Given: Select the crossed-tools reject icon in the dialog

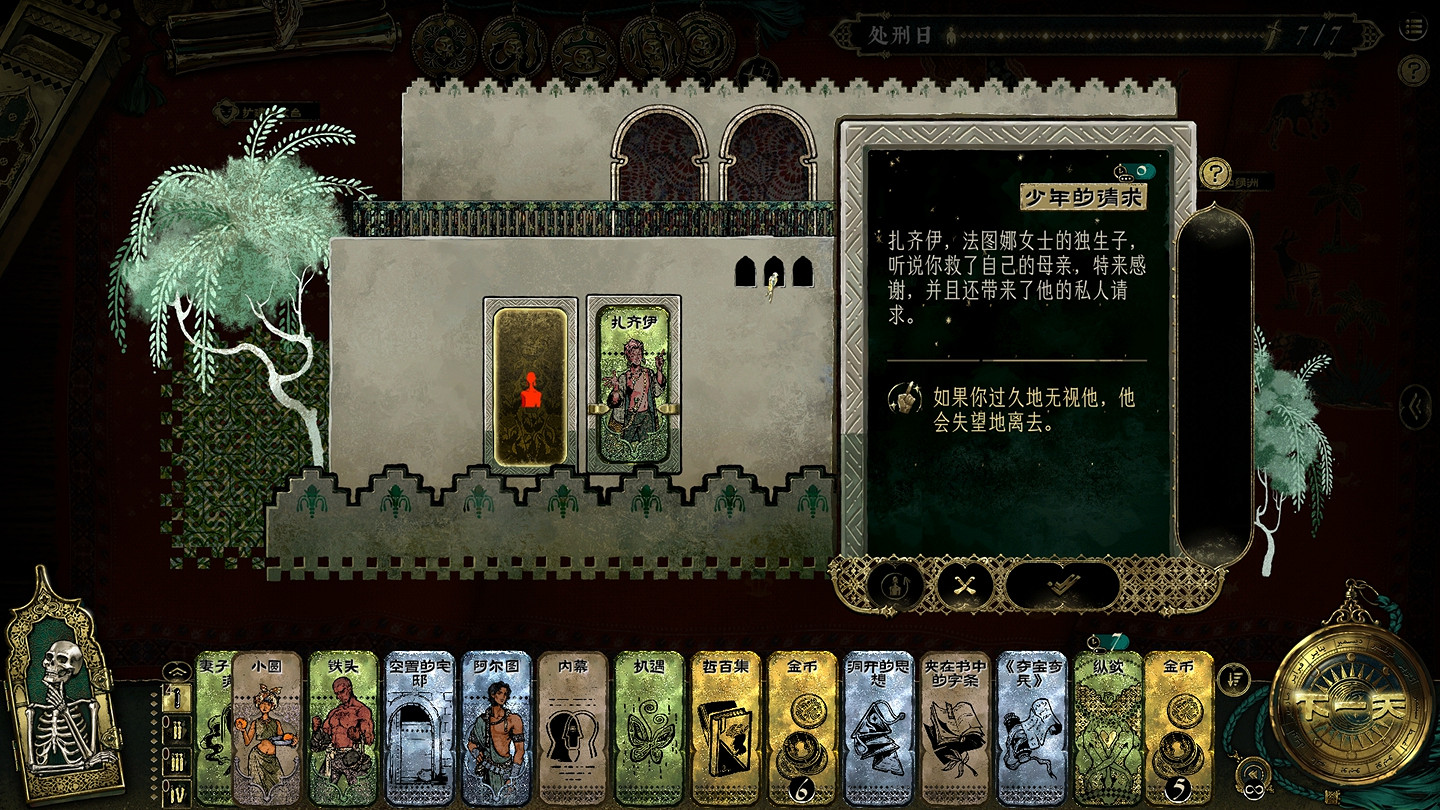Looking at the screenshot, I should tap(963, 584).
